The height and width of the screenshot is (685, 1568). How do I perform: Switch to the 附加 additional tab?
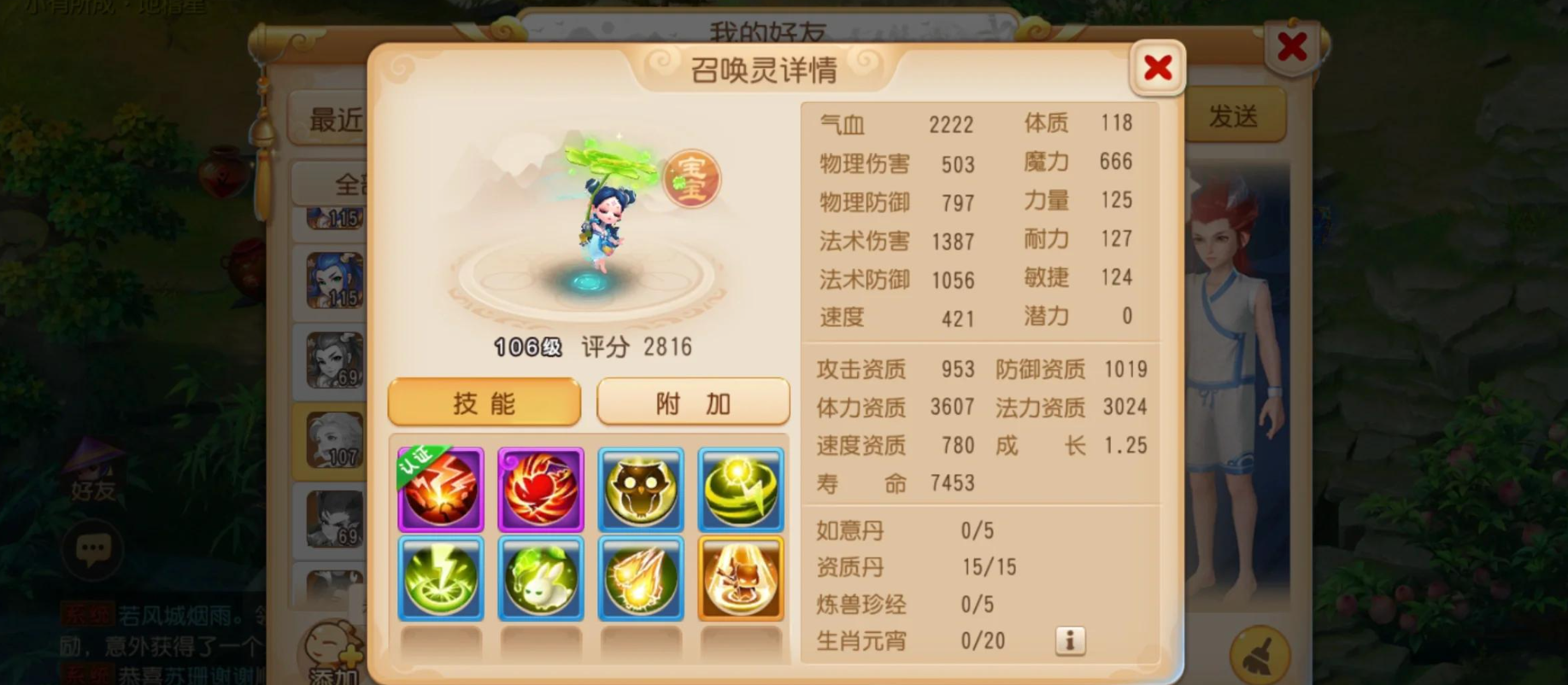(693, 401)
